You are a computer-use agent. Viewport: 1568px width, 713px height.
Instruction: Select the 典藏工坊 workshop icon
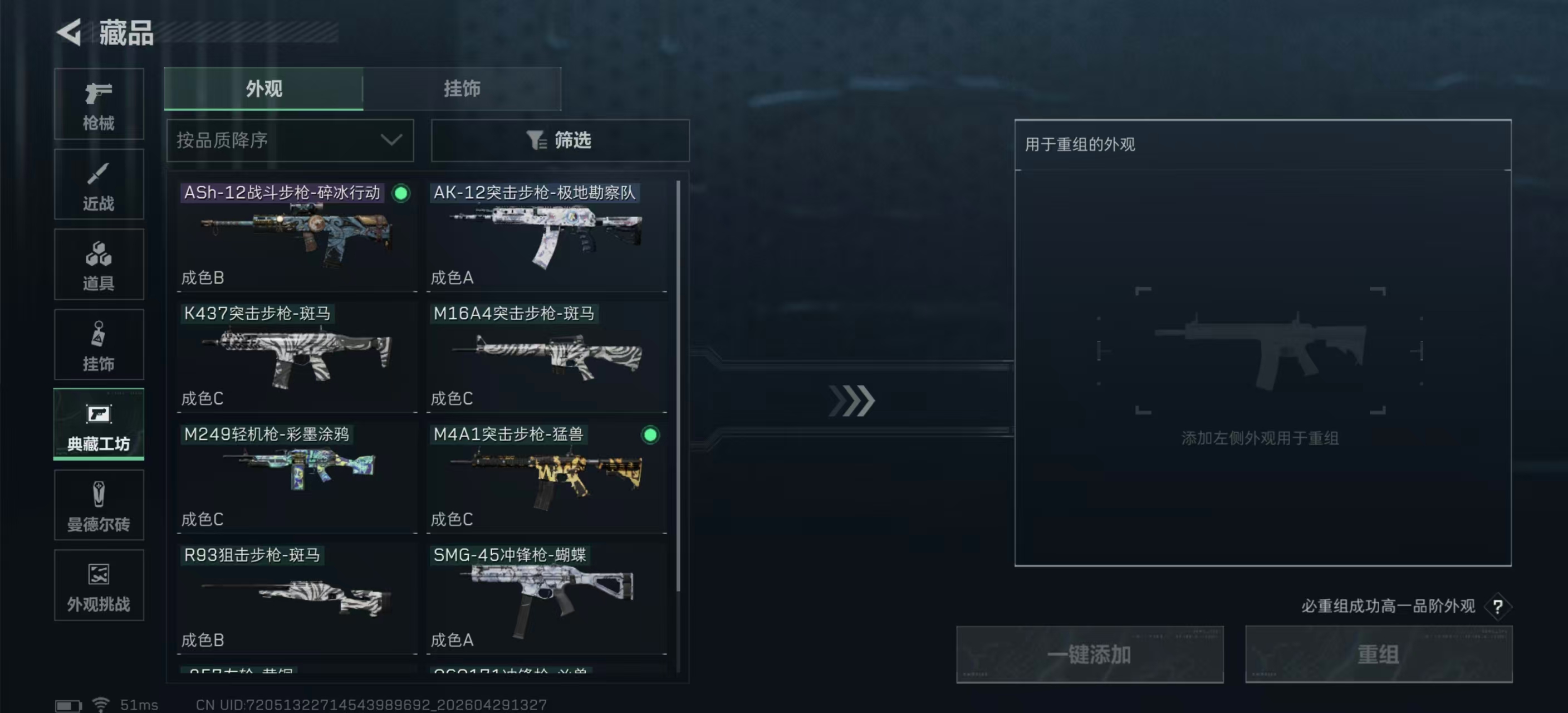pos(99,425)
